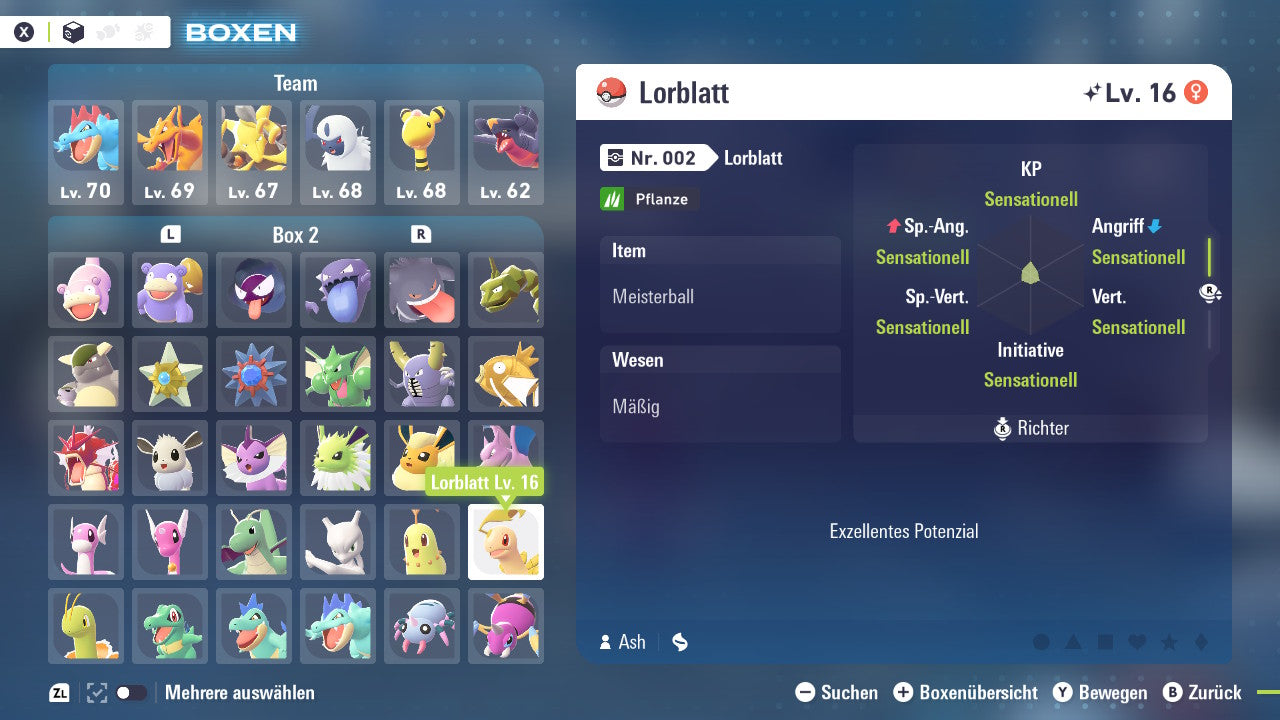Click the L button to change boxes
Image resolution: width=1280 pixels, height=720 pixels.
tap(170, 234)
